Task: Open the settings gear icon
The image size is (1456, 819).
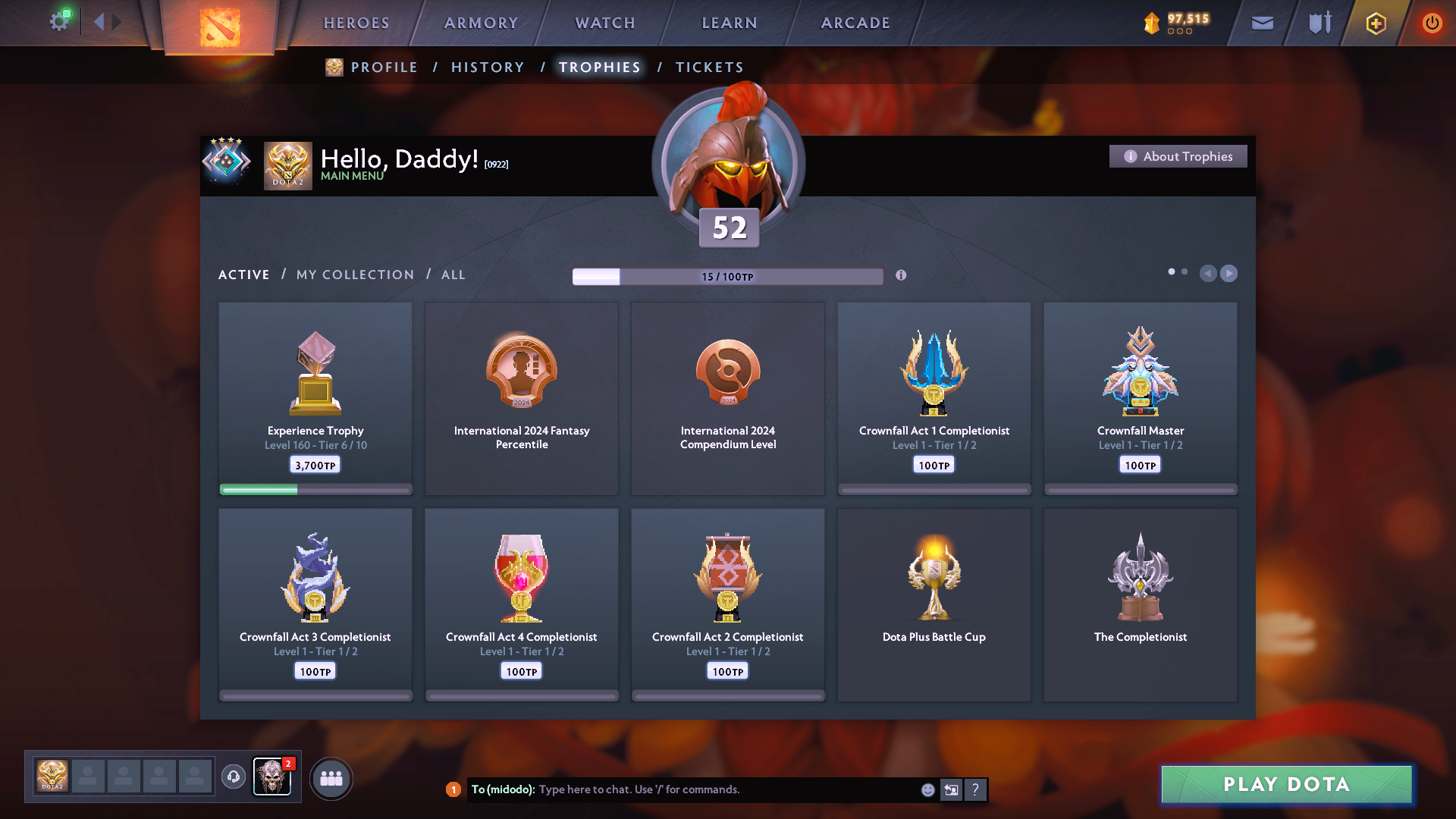Action: click(58, 21)
